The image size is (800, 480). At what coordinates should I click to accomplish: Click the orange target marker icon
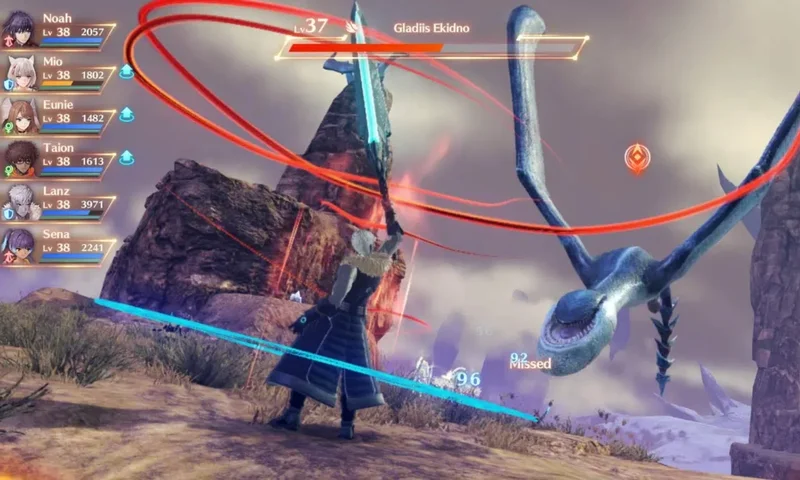coord(637,157)
